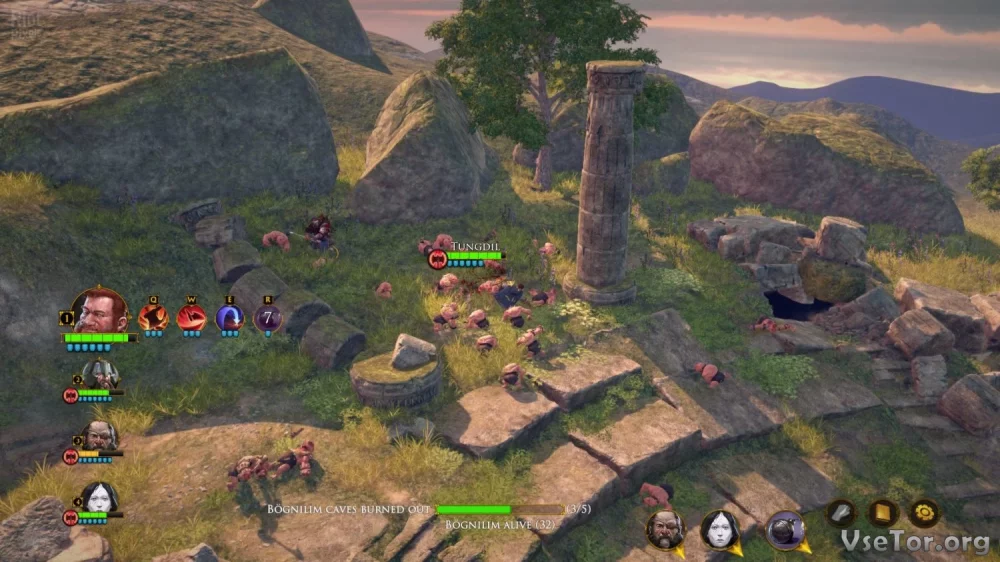This screenshot has width=1000, height=562.
Task: Select Tungdil's red-bearded portrait
Action: 101,311
